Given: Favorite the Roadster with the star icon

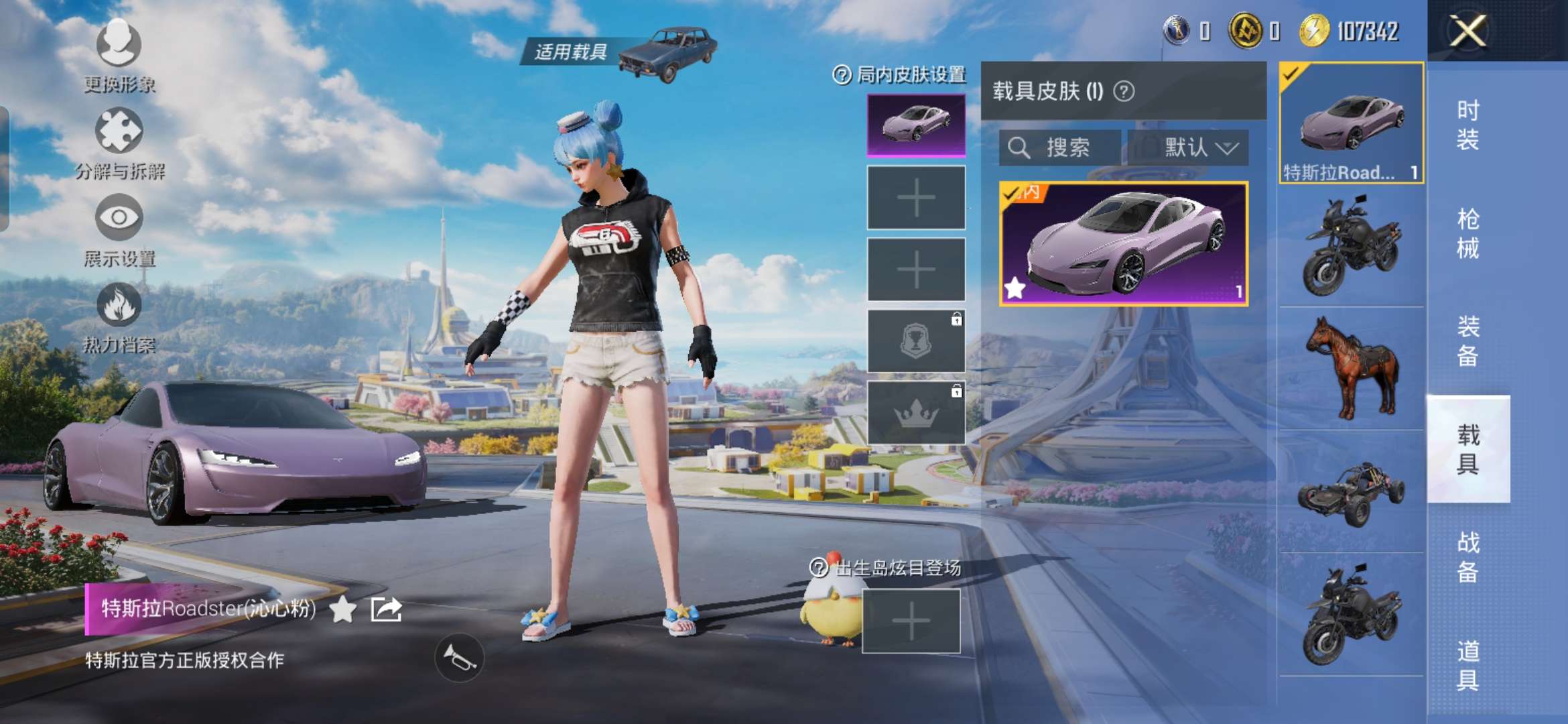Looking at the screenshot, I should (x=342, y=609).
